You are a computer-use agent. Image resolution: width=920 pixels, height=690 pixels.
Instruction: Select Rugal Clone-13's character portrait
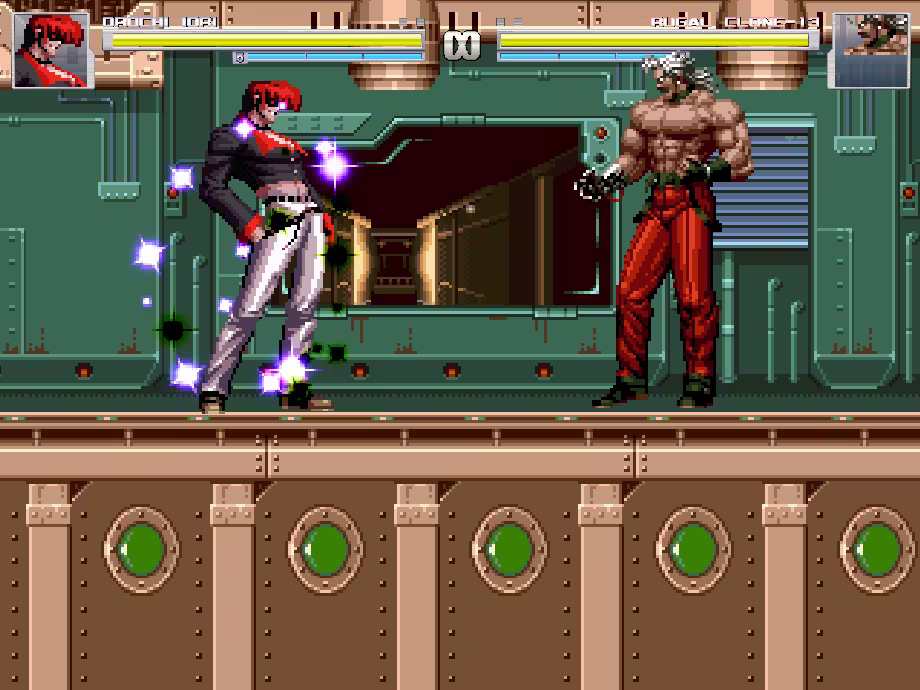[x=870, y=49]
